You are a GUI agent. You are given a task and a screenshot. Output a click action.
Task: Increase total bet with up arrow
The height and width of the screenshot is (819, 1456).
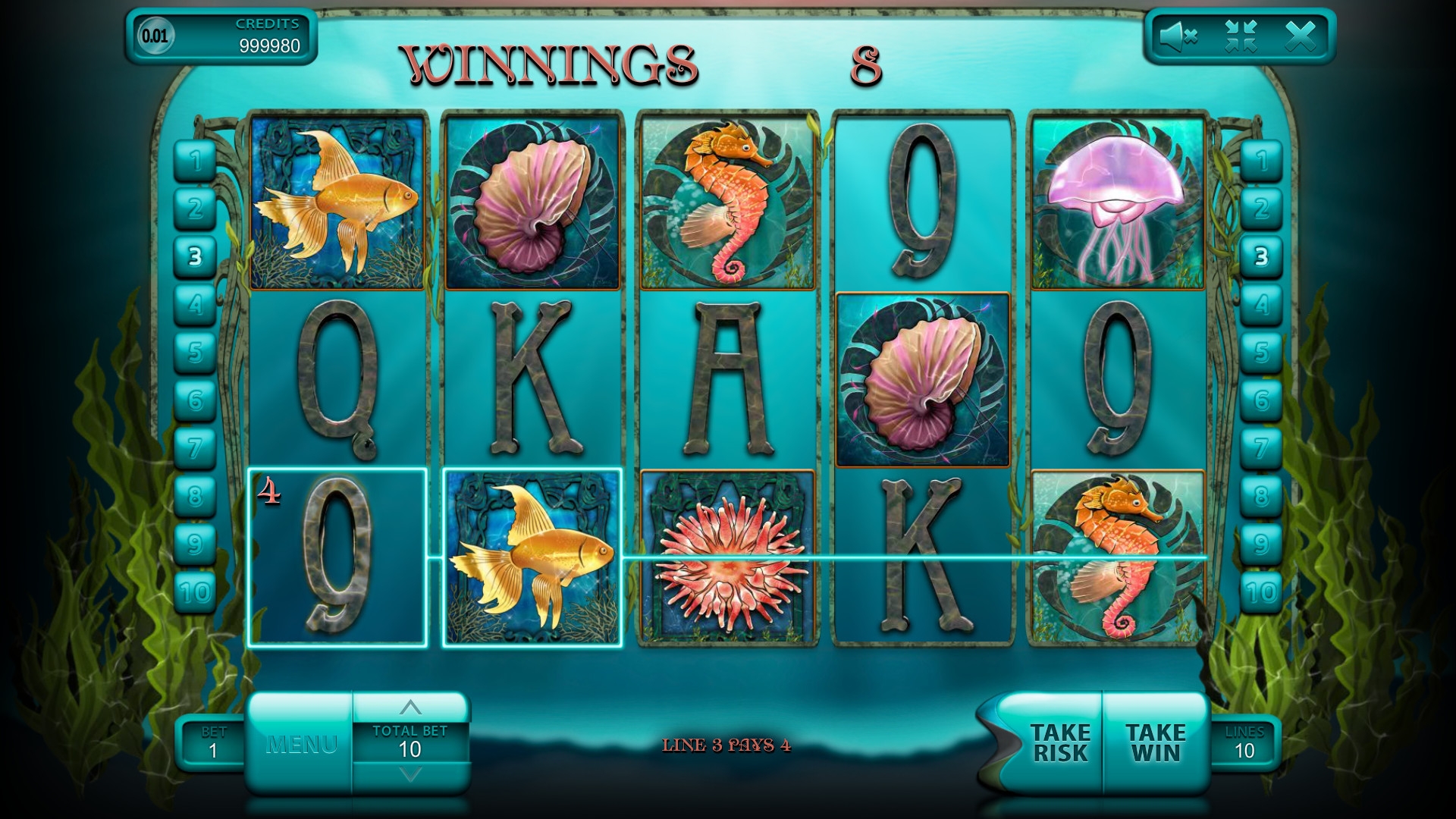click(x=410, y=708)
